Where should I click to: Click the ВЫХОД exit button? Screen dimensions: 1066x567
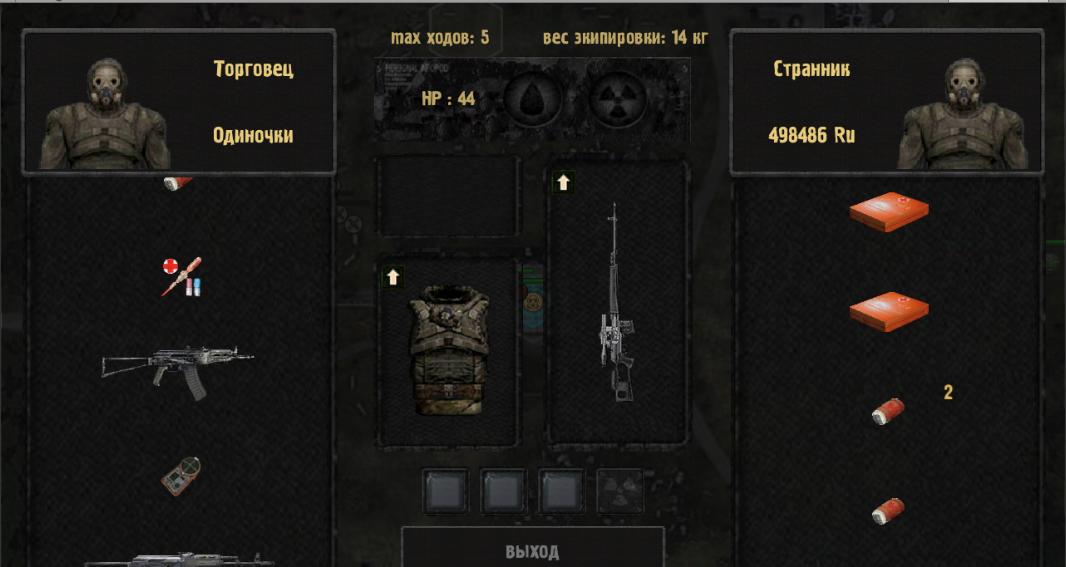(532, 550)
